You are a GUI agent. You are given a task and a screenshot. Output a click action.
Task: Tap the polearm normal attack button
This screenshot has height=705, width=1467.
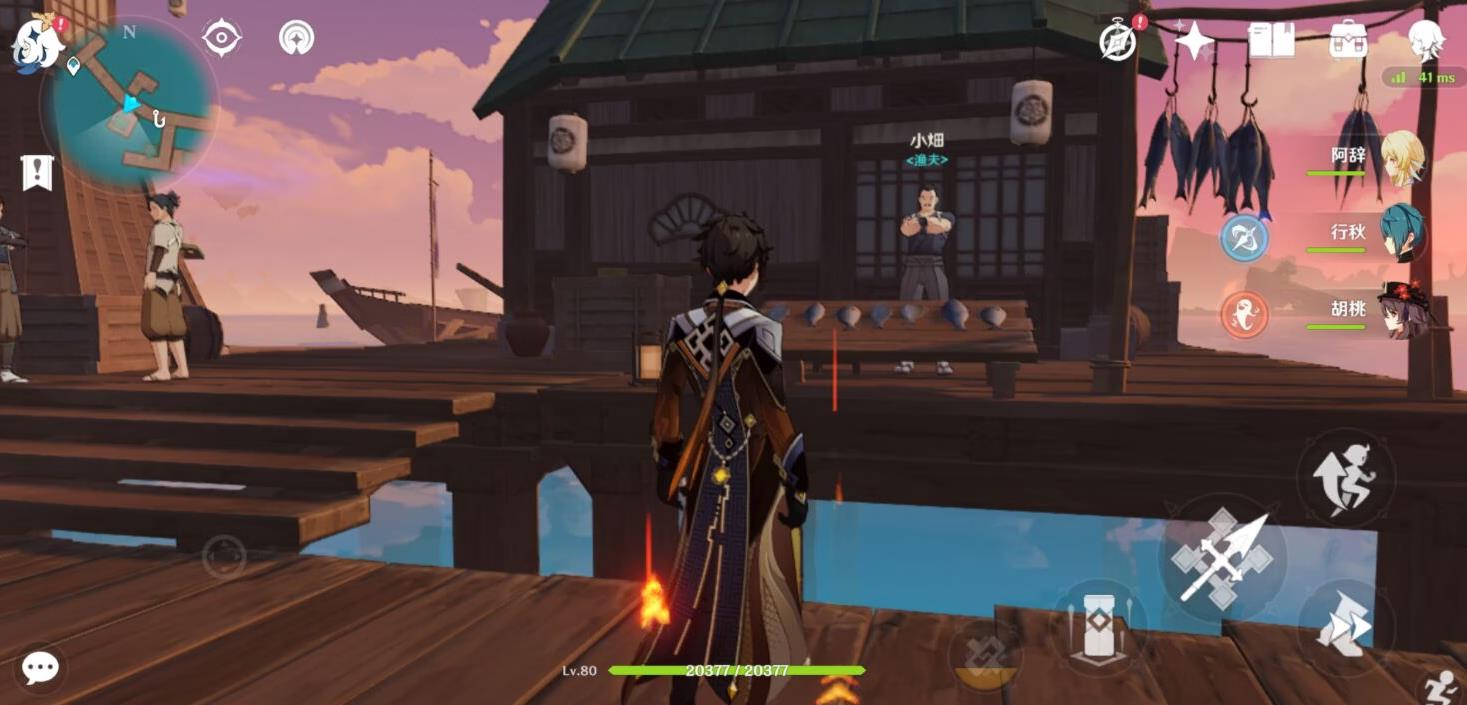1223,559
